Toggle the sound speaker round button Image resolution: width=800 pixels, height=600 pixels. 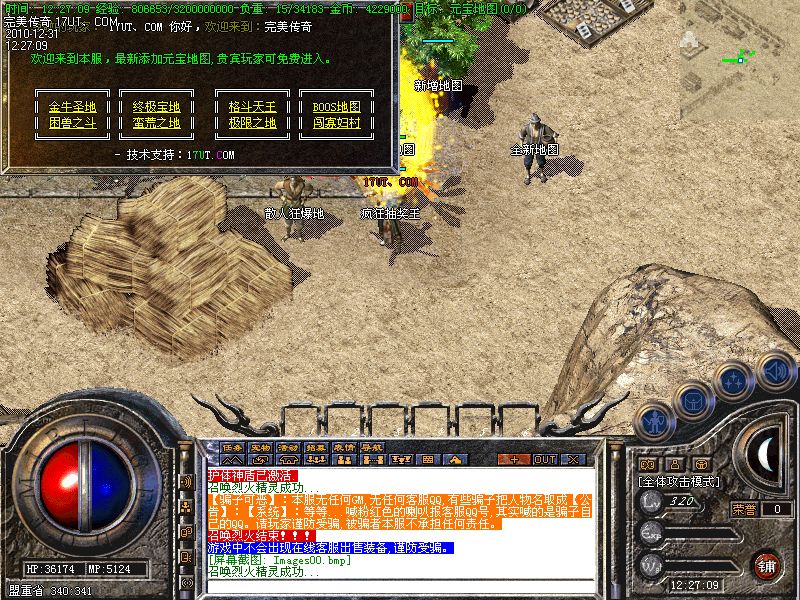pos(775,369)
